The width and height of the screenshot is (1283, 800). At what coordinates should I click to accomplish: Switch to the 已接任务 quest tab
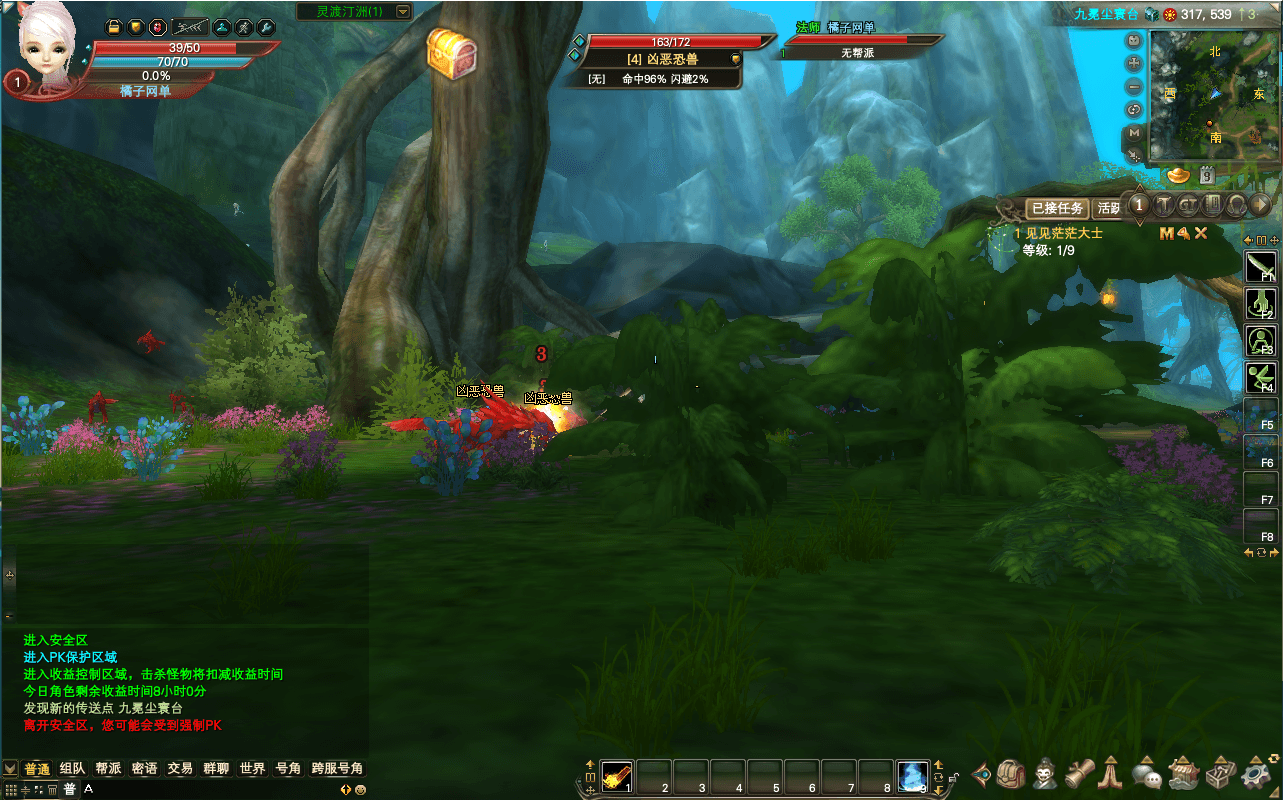(x=1057, y=208)
